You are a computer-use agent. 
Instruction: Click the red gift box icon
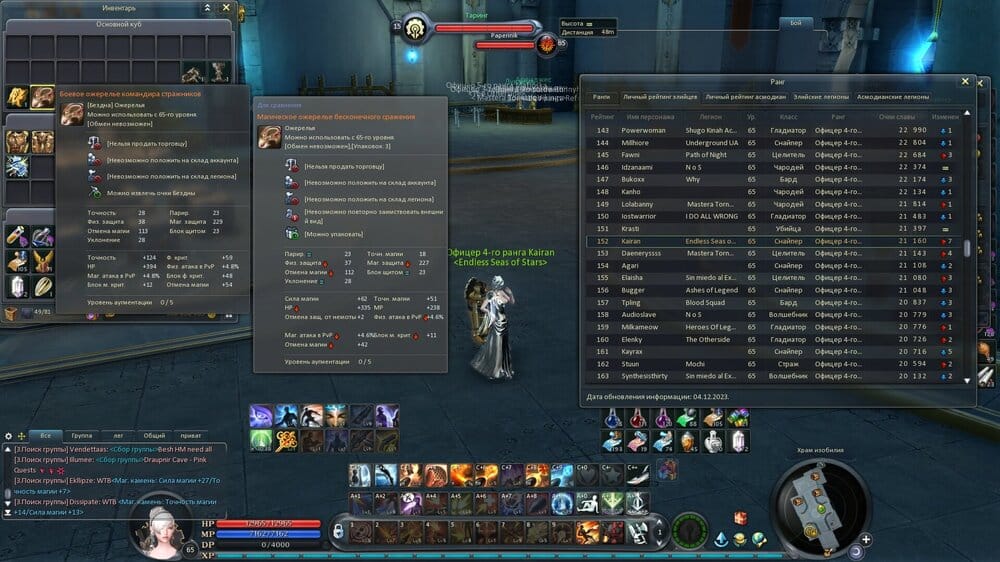click(740, 517)
